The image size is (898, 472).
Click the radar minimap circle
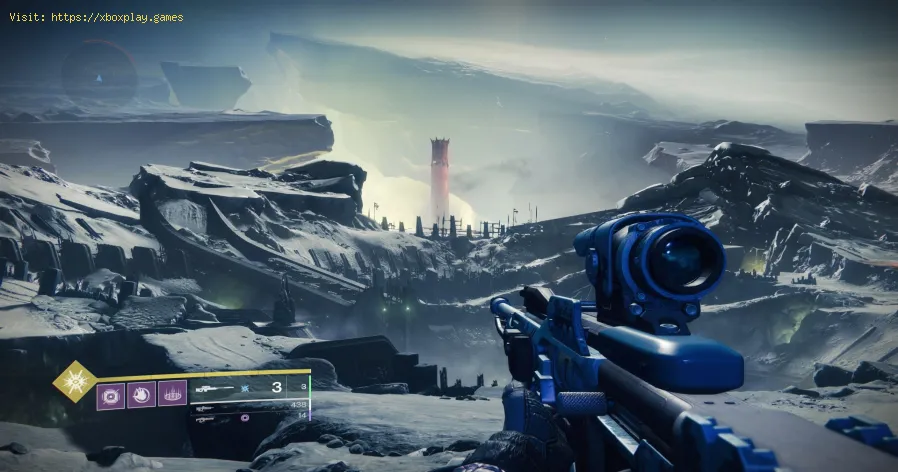(x=98, y=73)
